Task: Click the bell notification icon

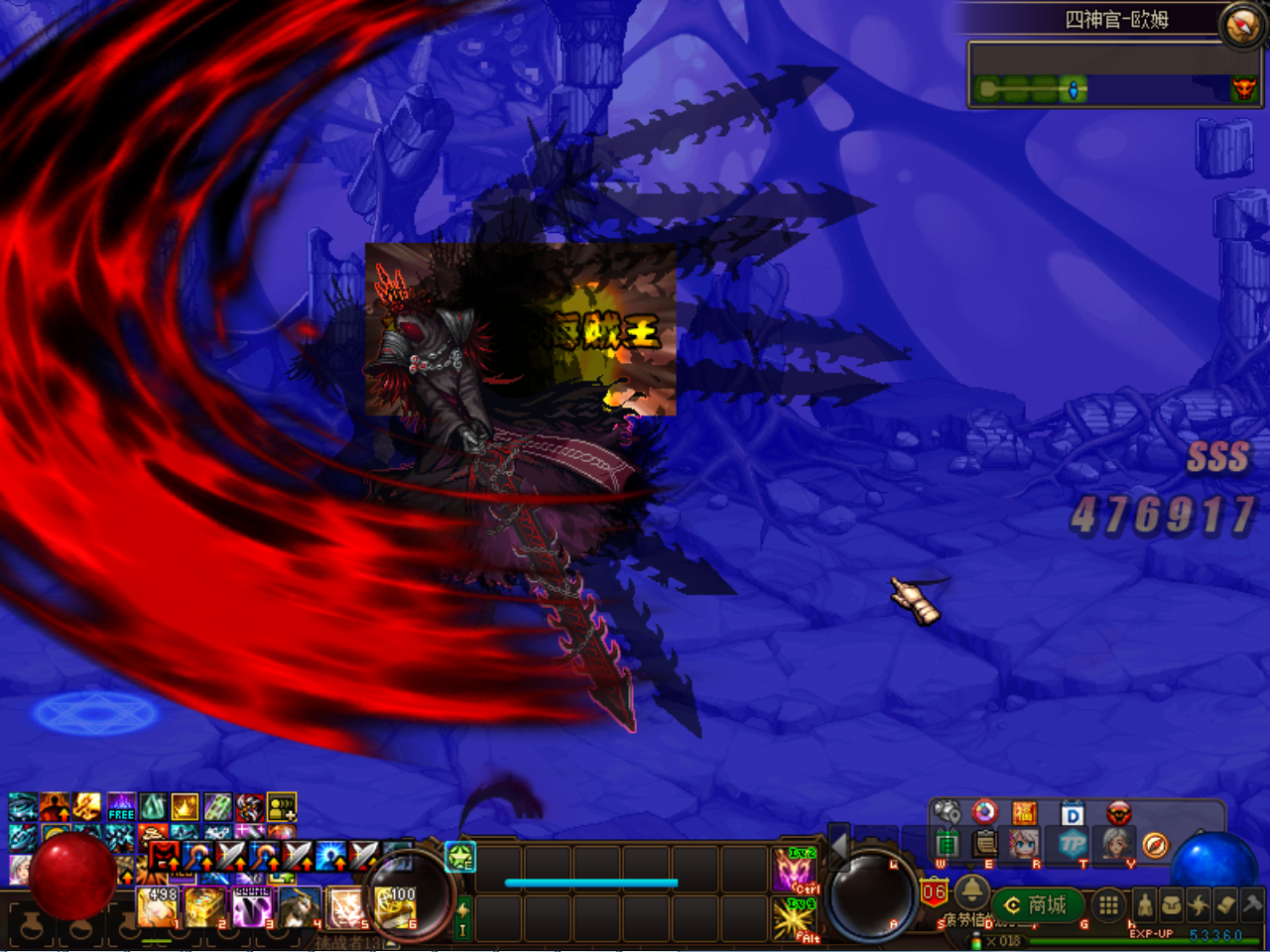Action: 970,892
